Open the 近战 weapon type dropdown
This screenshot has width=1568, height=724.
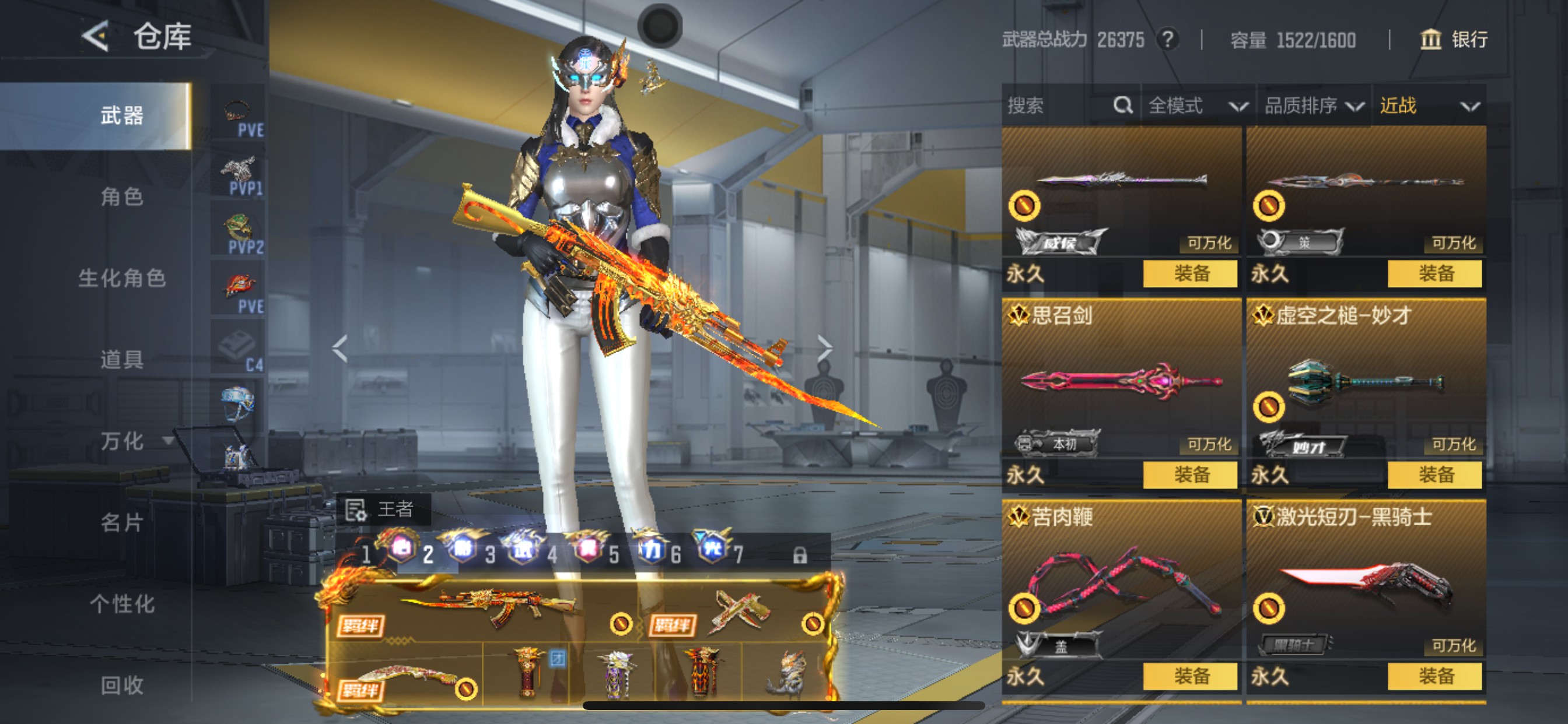click(1428, 106)
